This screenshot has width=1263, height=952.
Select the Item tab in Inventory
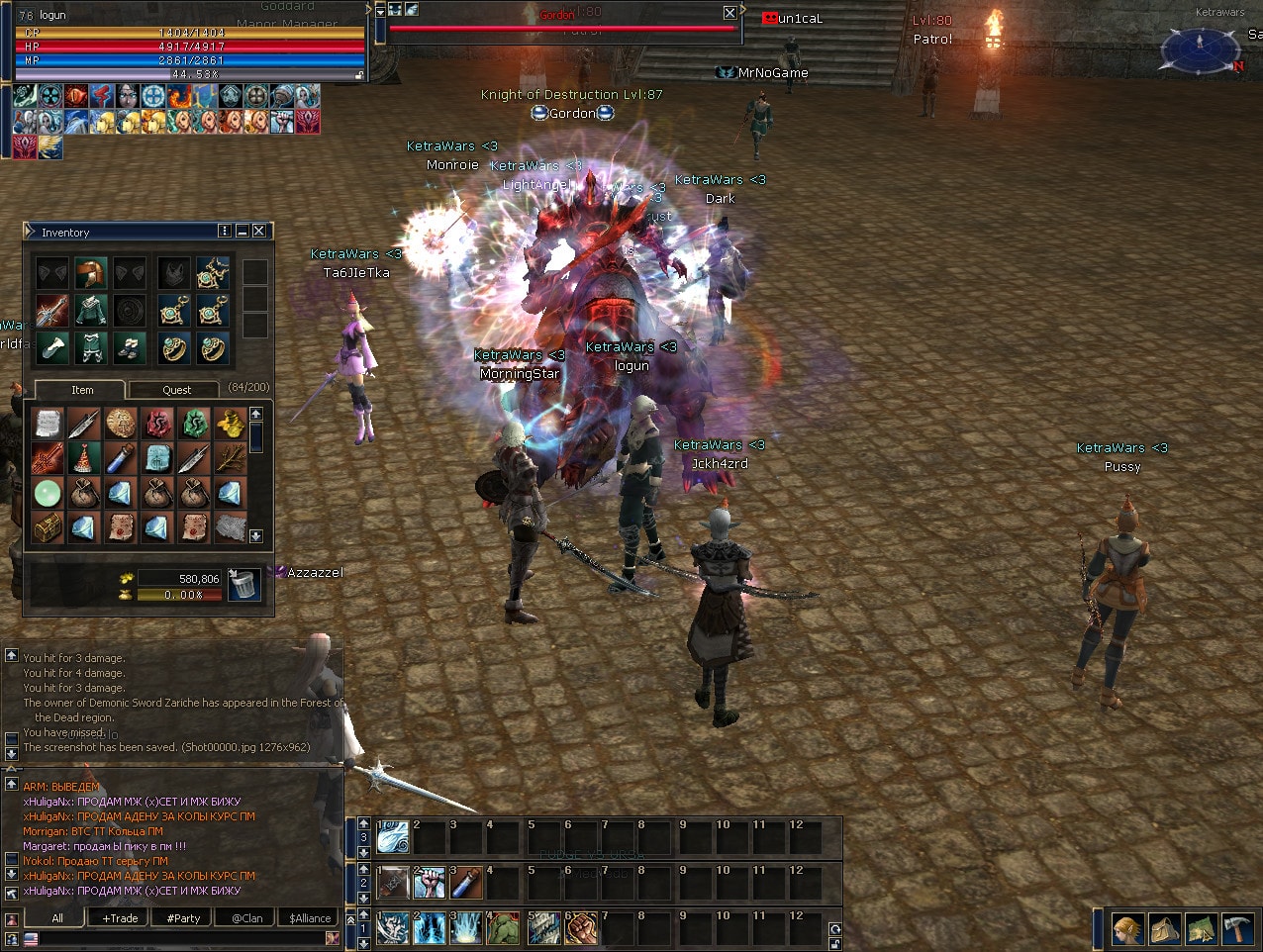tap(82, 390)
